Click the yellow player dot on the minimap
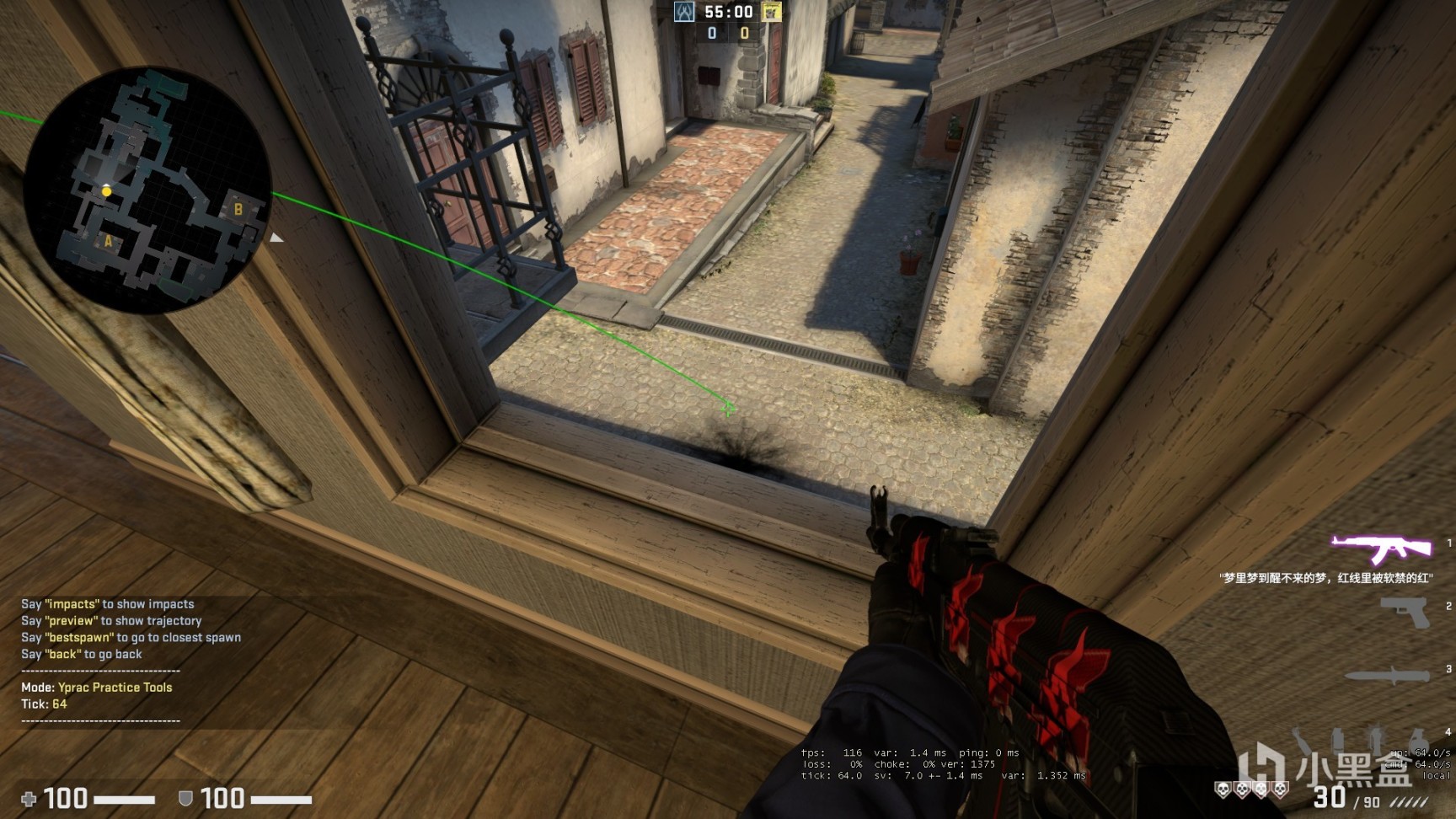Viewport: 1456px width, 819px height. point(106,190)
